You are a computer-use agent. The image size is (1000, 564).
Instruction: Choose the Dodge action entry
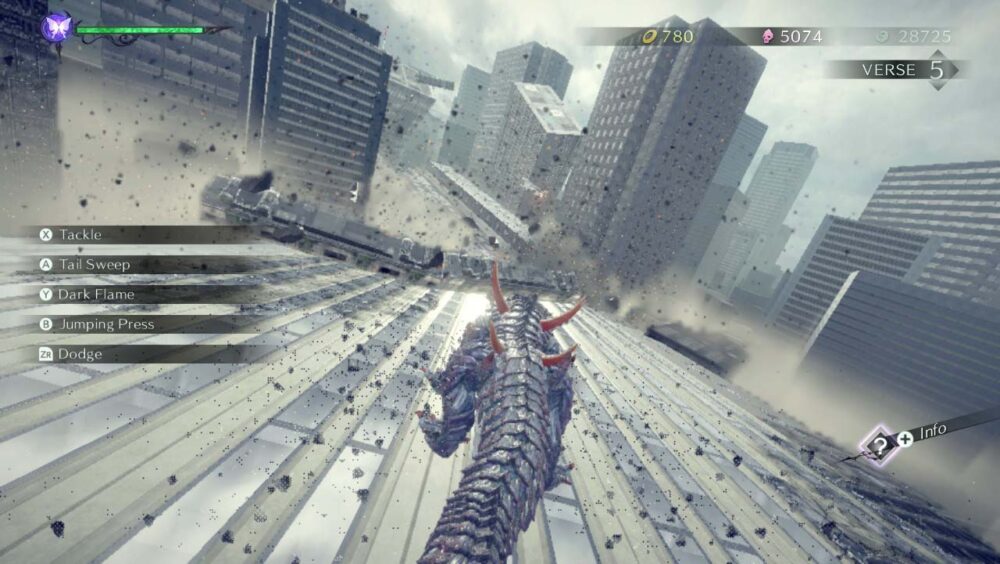pos(80,354)
